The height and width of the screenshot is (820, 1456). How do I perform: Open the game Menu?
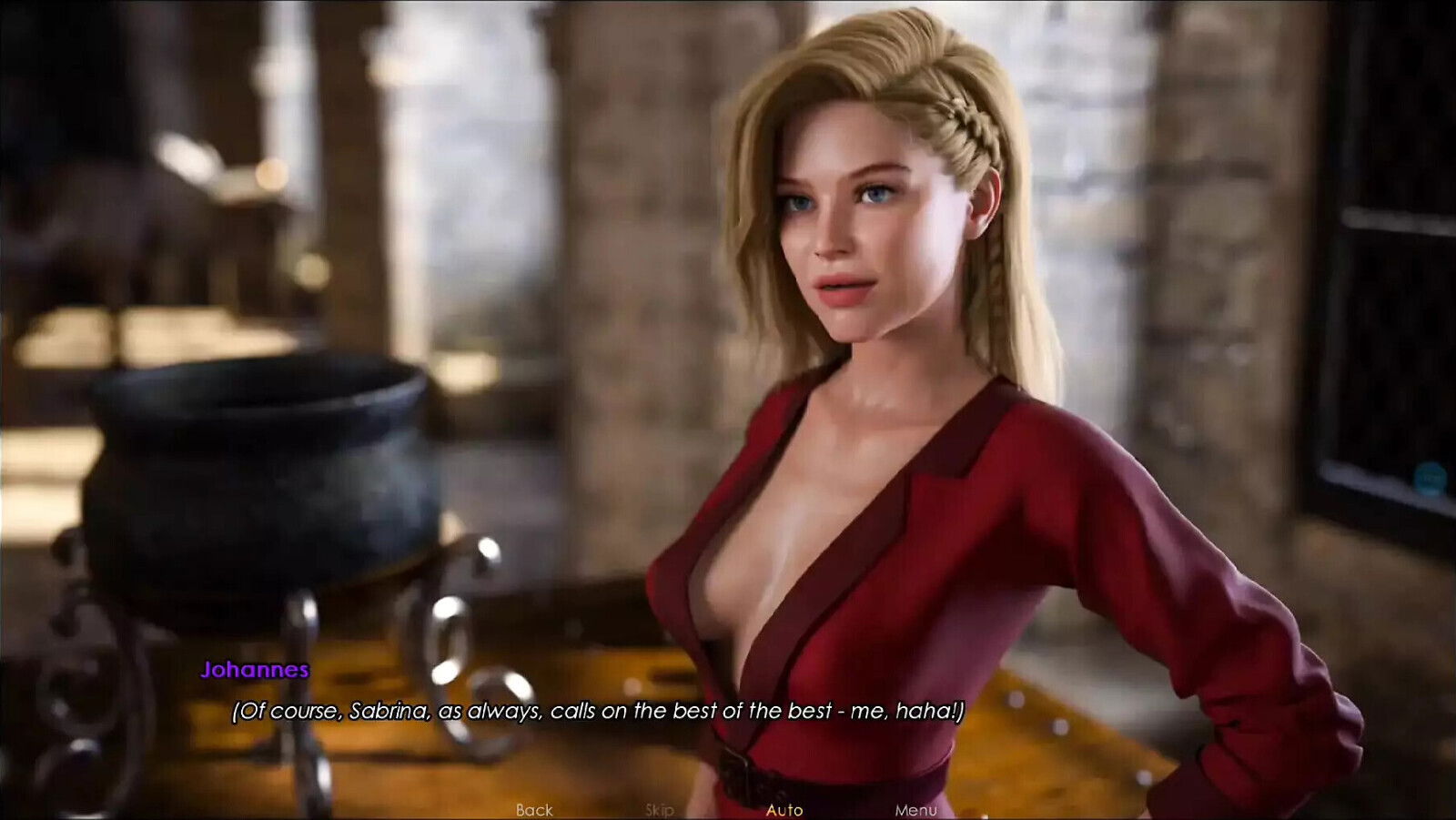[x=915, y=809]
